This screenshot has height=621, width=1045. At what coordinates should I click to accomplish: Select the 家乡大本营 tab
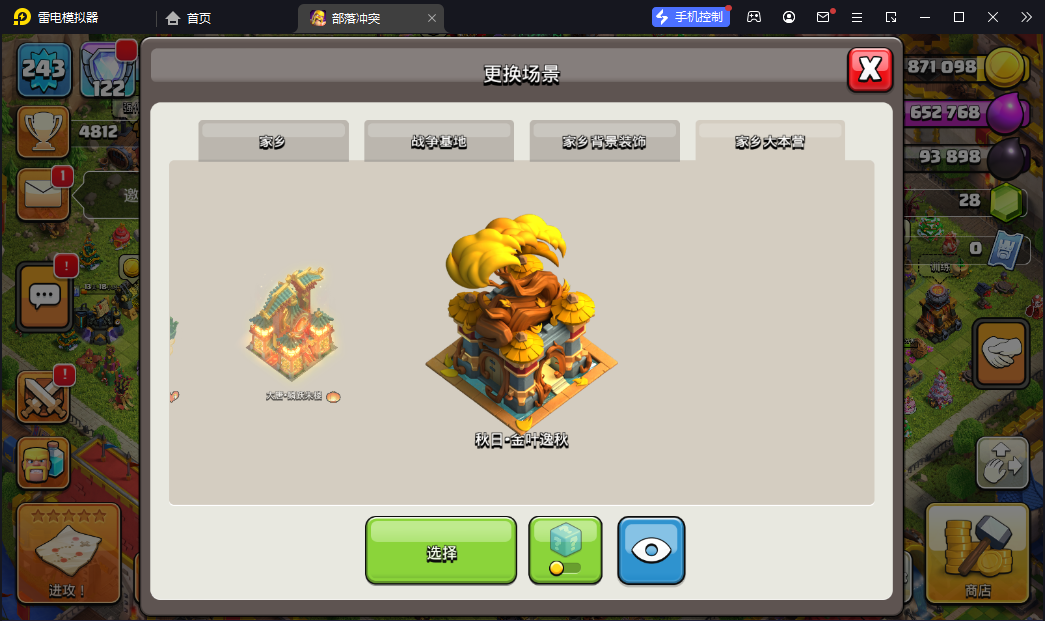point(770,142)
